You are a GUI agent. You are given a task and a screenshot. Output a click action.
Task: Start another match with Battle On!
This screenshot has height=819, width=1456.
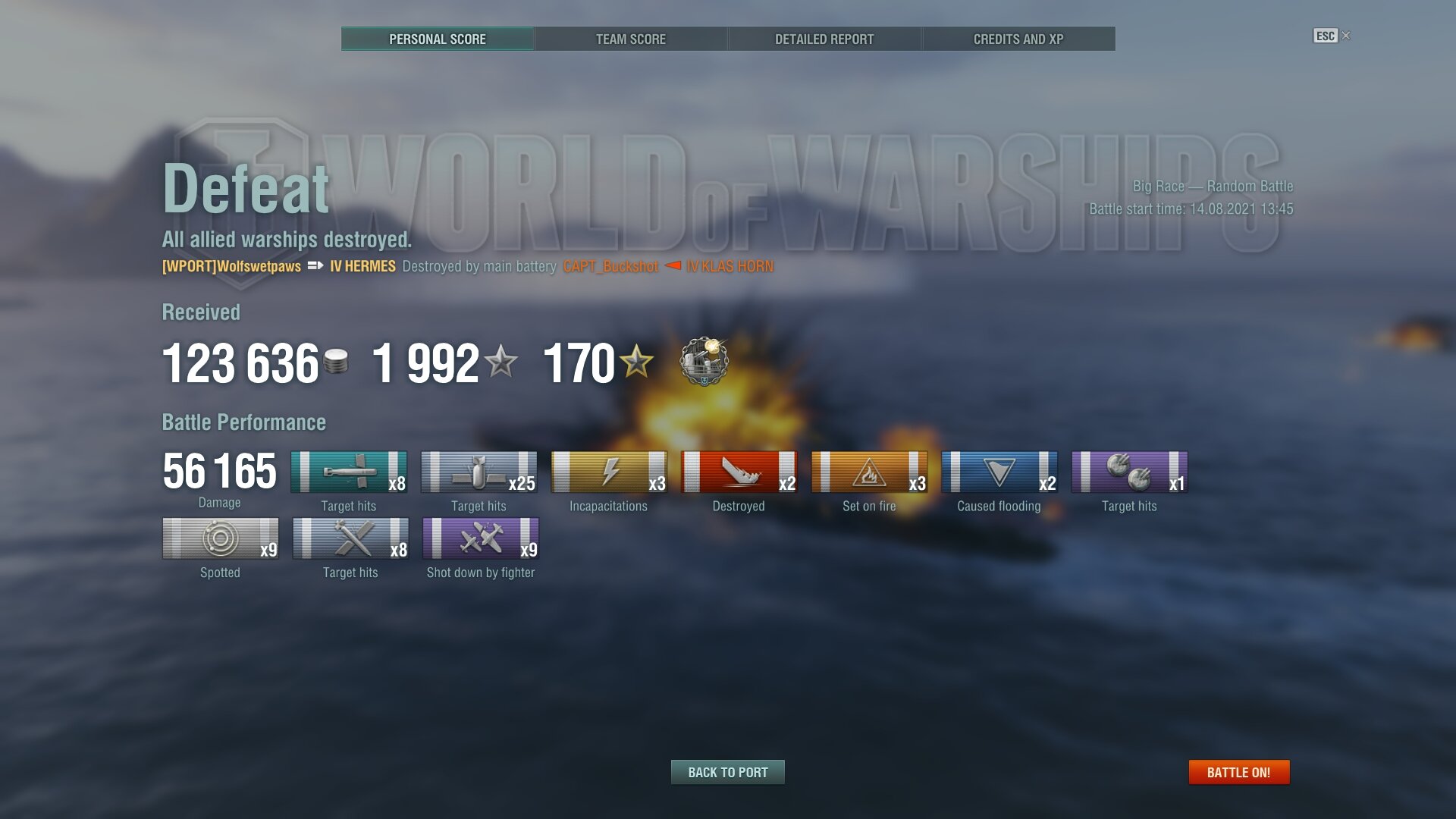pyautogui.click(x=1238, y=772)
